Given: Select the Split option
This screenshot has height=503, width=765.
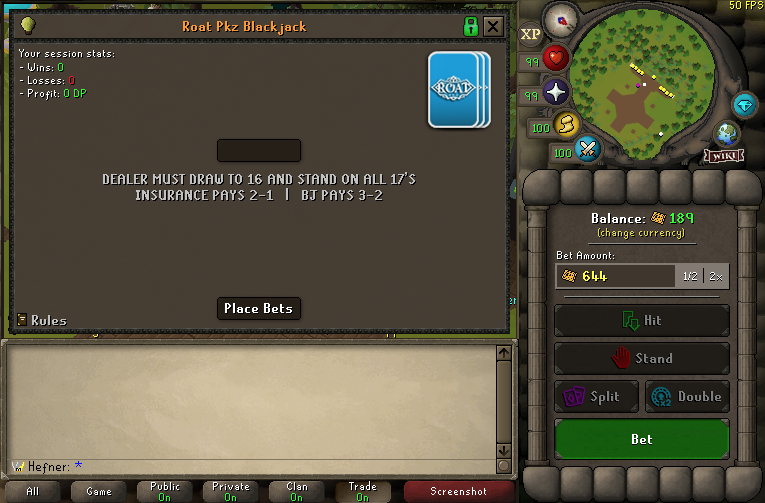Looking at the screenshot, I should click(596, 396).
